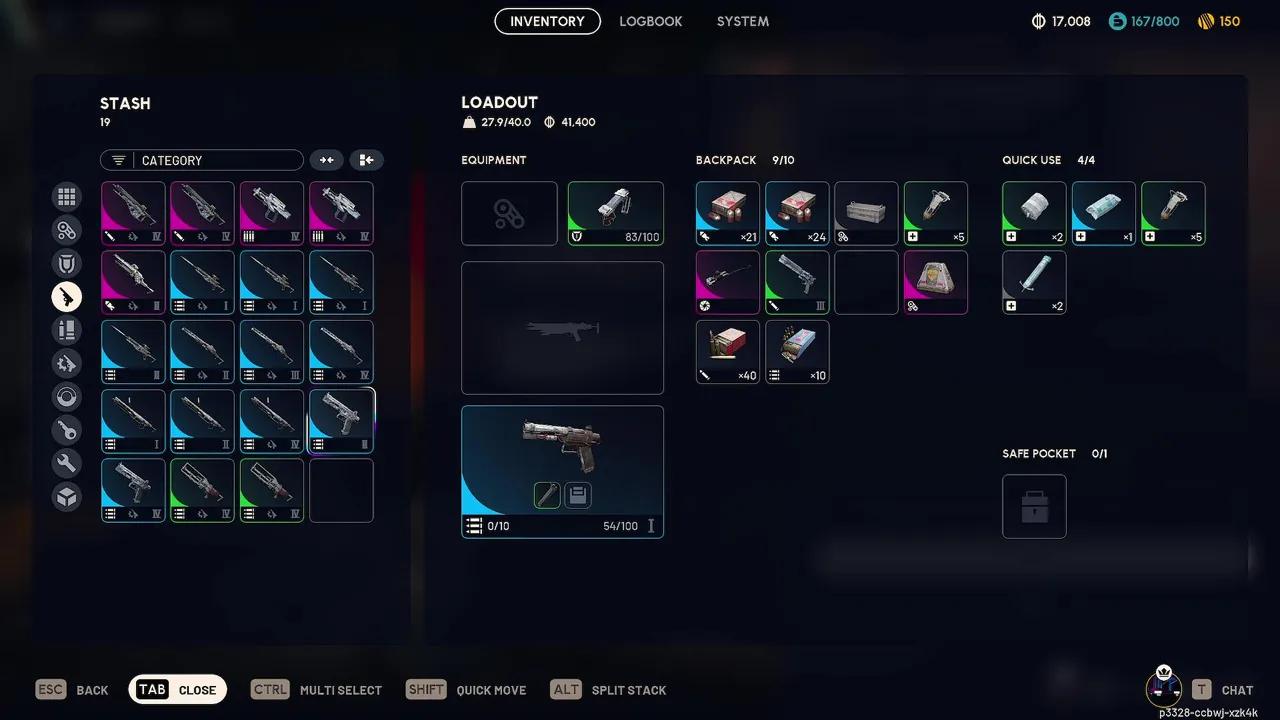Switch to the System tab
The width and height of the screenshot is (1280, 720).
coord(742,21)
